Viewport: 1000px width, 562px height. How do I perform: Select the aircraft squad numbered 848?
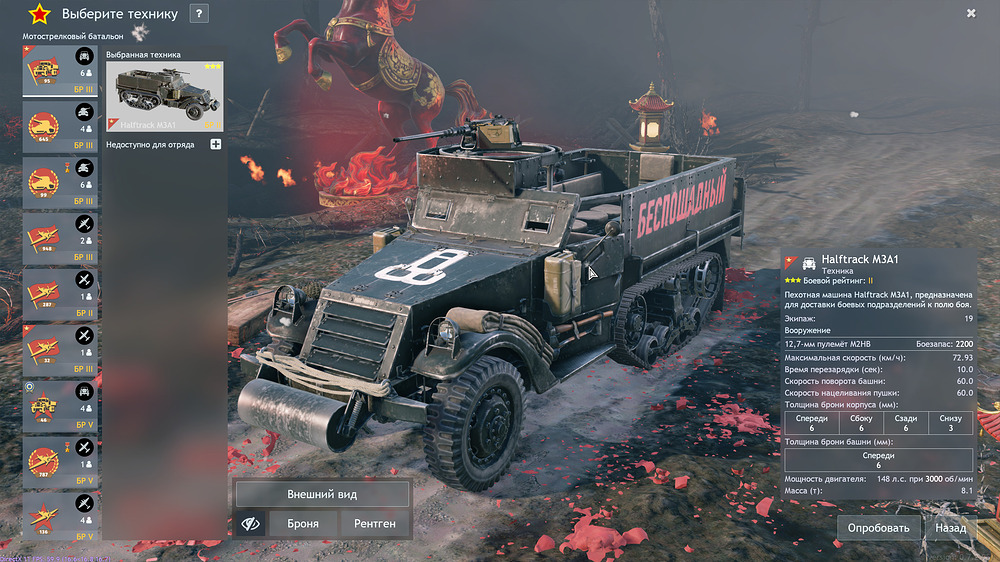click(x=62, y=239)
